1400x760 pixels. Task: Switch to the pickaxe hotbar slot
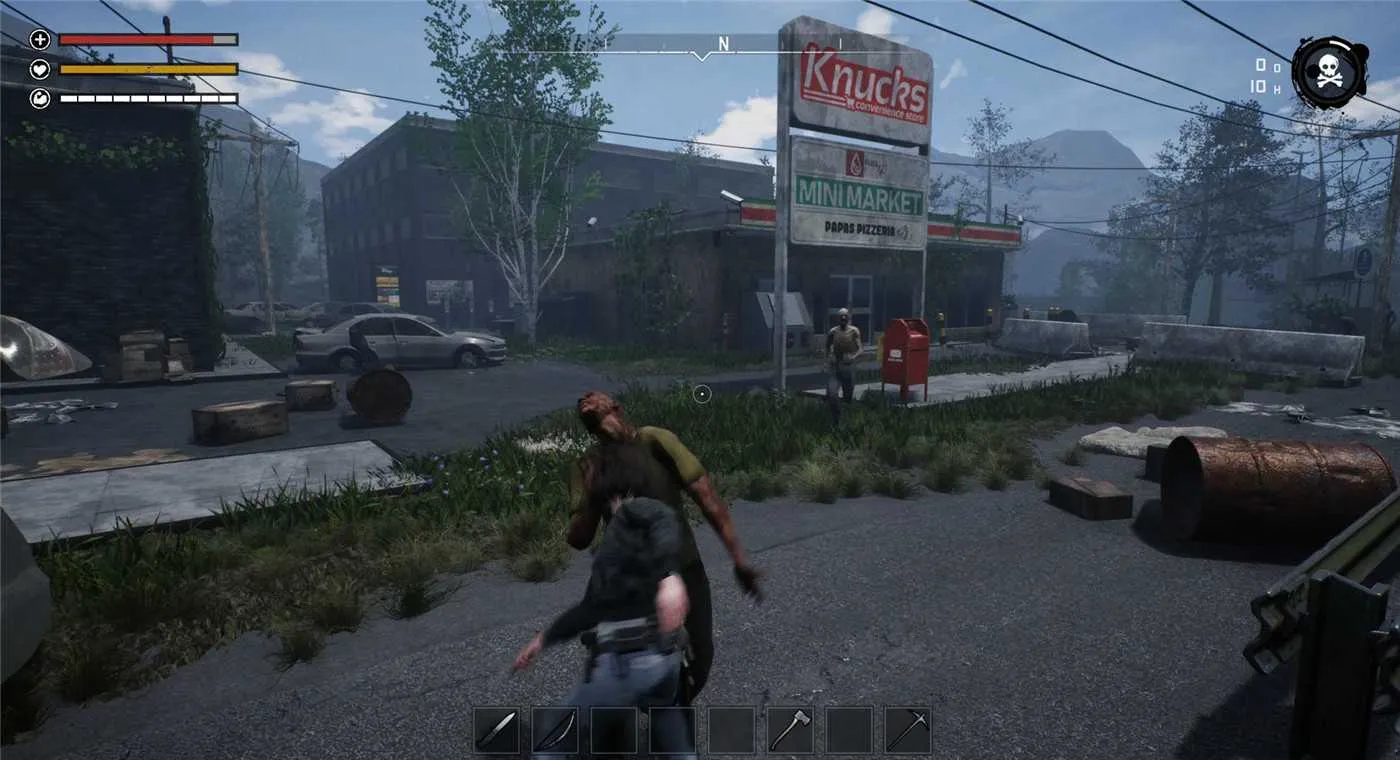(907, 730)
